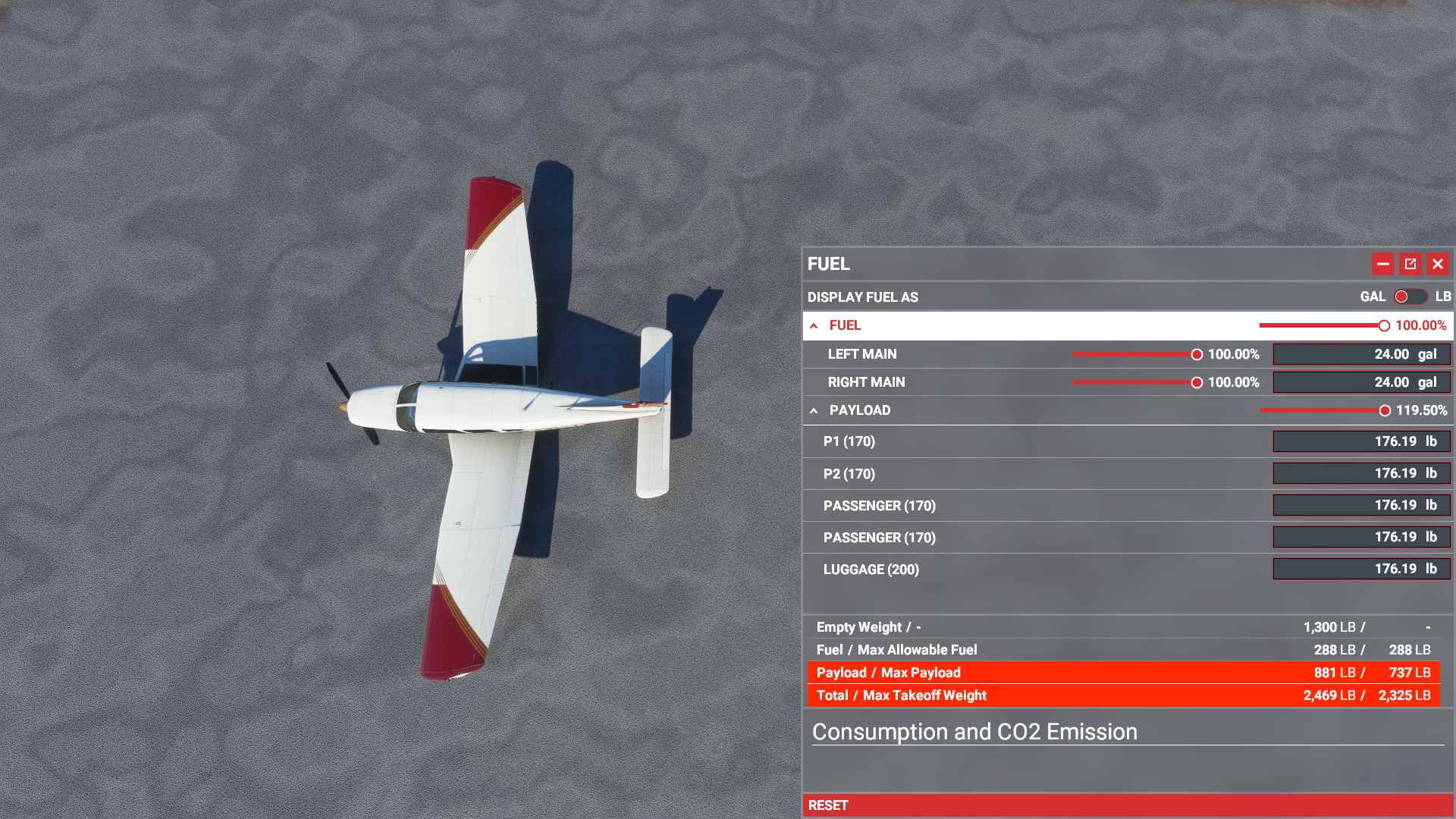Close the Fuel panel
This screenshot has width=1456, height=819.
coord(1437,264)
